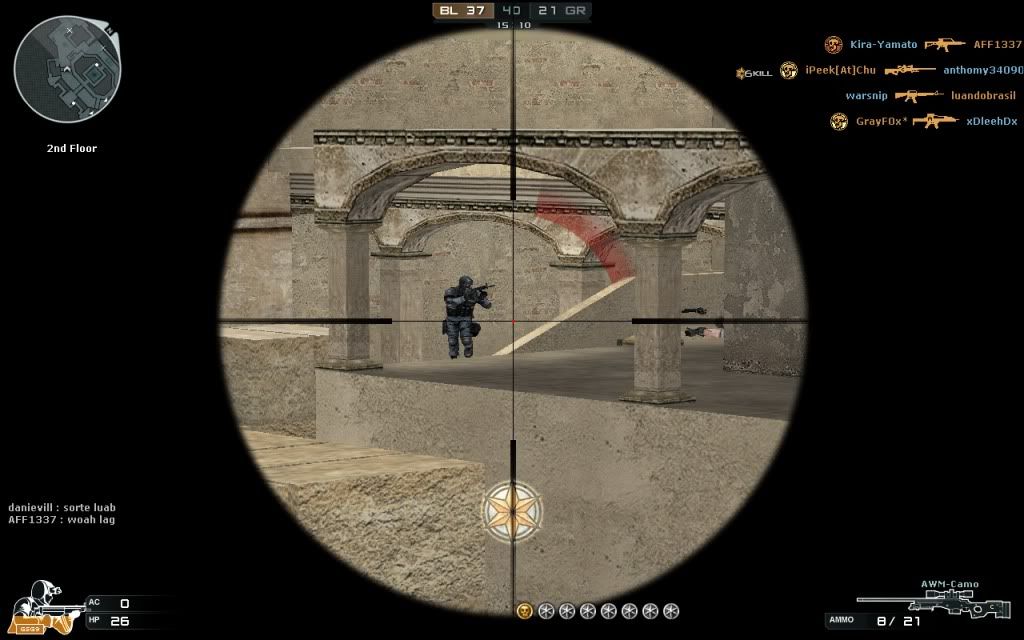Select the GrayF0x* kill feed row
The width and height of the screenshot is (1024, 640).
[926, 121]
